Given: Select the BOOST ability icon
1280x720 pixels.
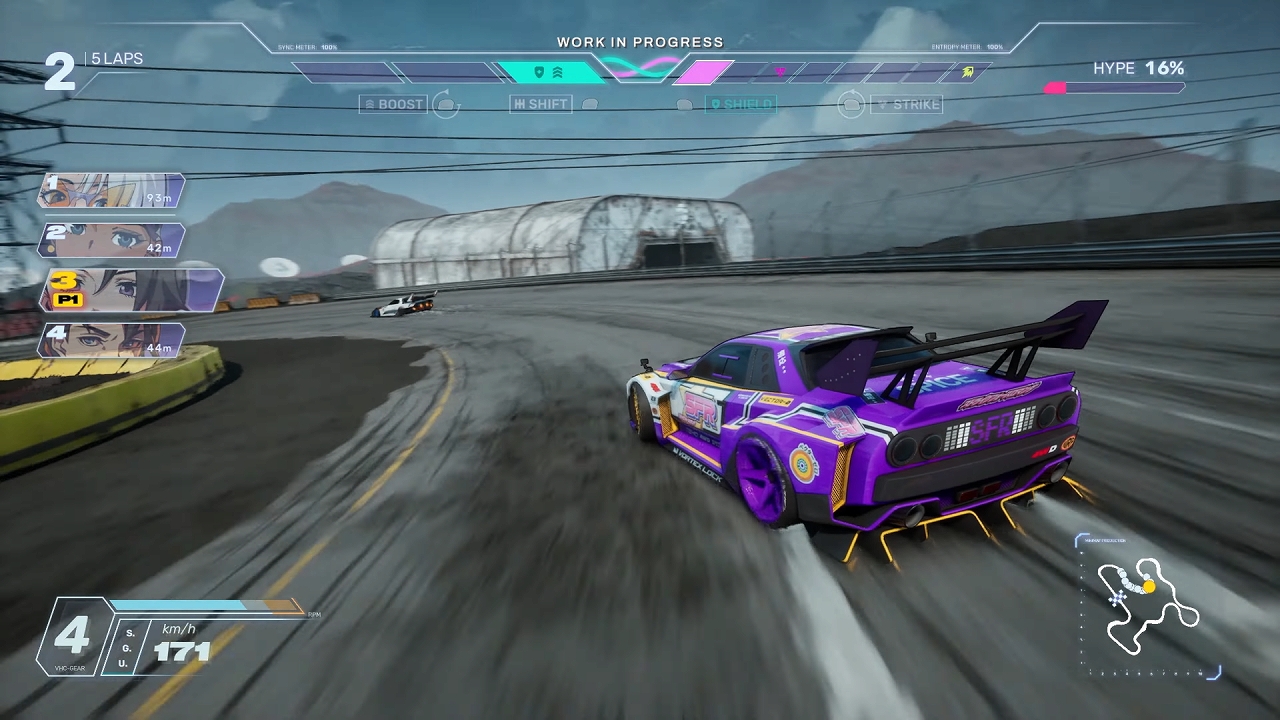Looking at the screenshot, I should (x=393, y=104).
